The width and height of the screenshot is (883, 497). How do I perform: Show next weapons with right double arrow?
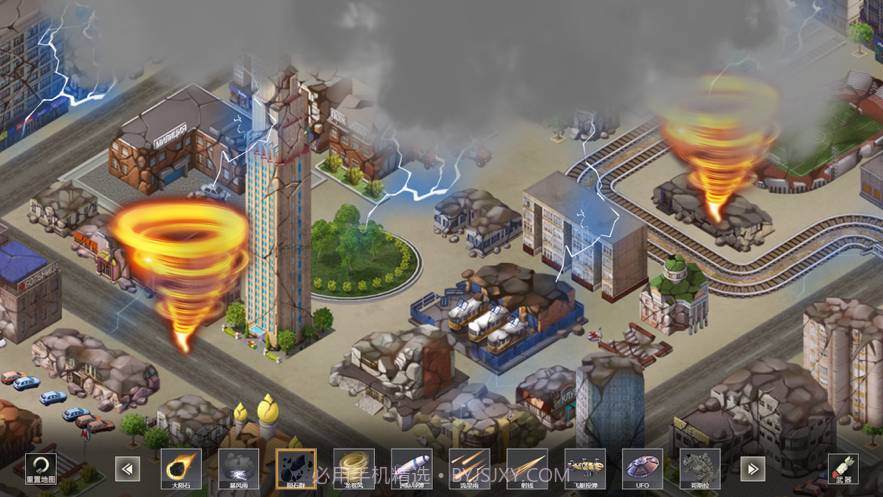[752, 468]
